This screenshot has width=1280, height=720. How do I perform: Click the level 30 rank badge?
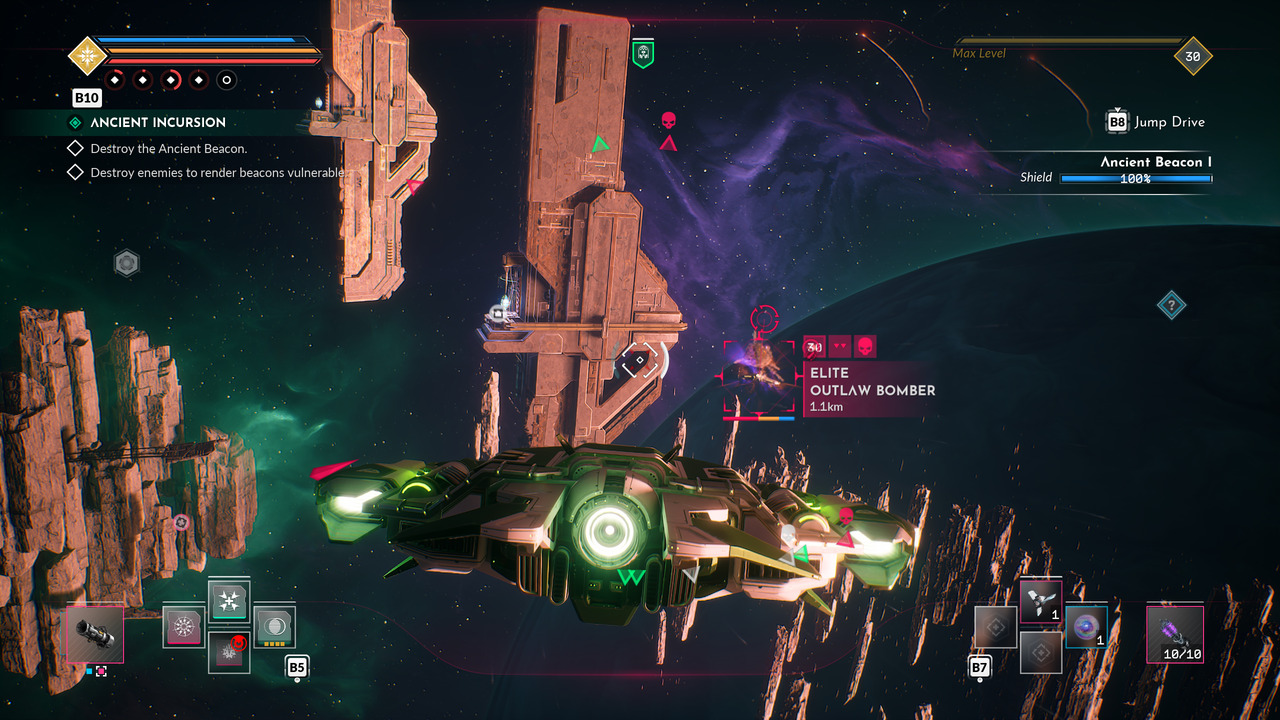click(1192, 57)
